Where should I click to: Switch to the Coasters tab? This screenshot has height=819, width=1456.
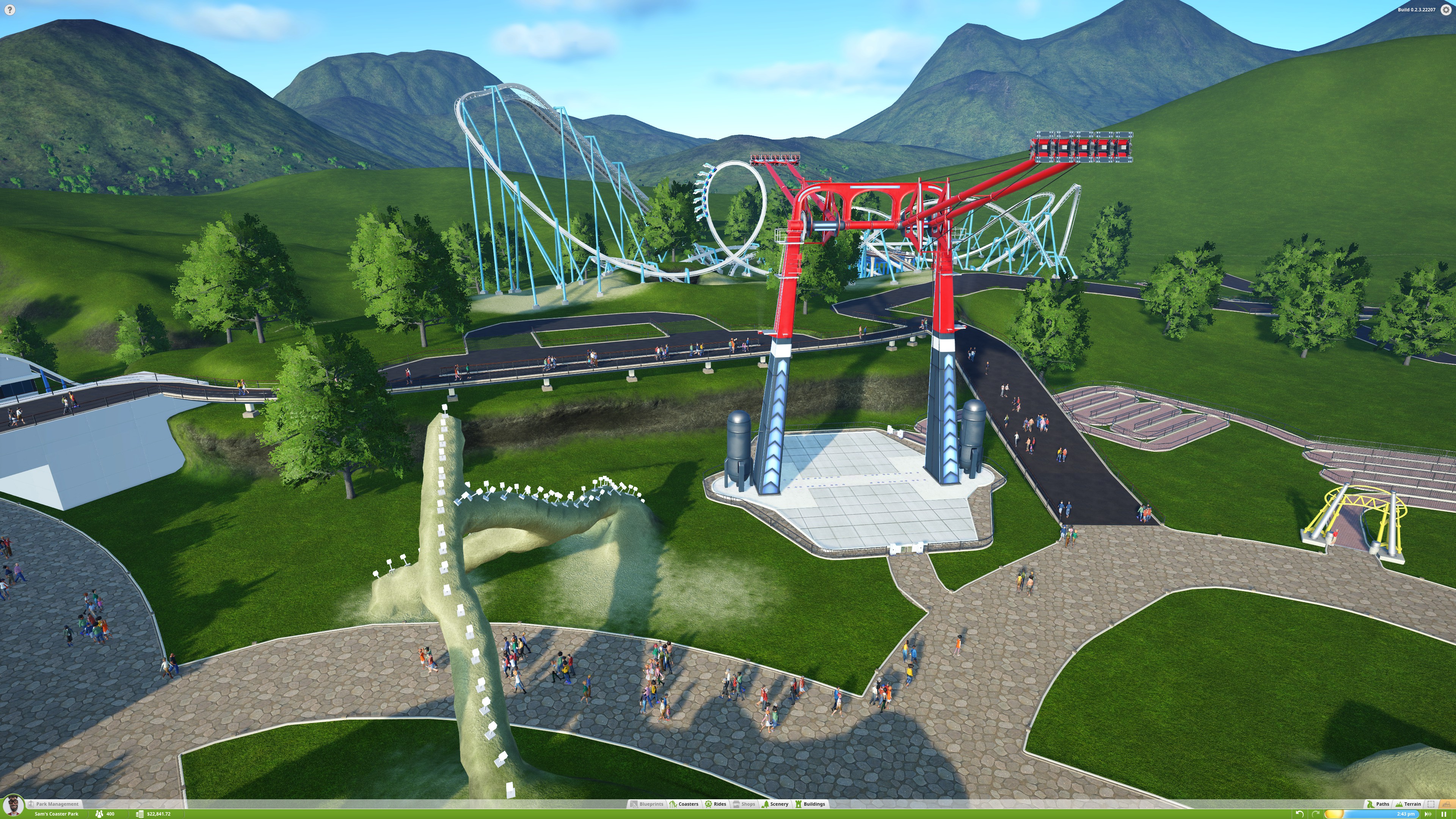coord(684,804)
